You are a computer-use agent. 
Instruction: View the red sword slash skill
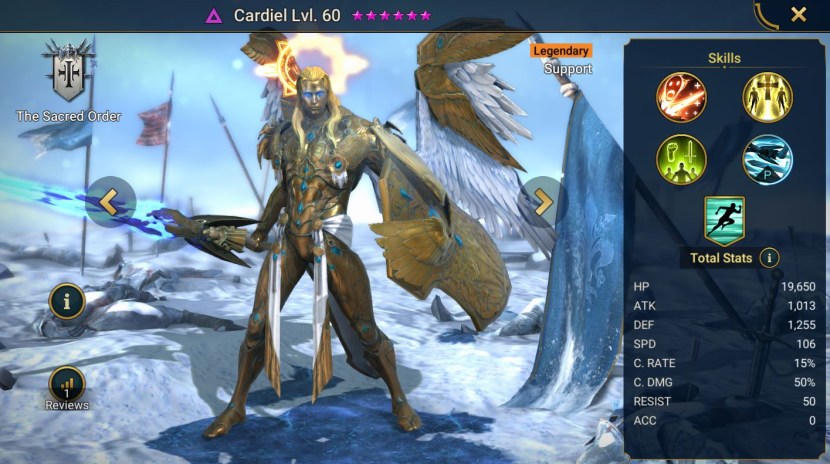(681, 97)
